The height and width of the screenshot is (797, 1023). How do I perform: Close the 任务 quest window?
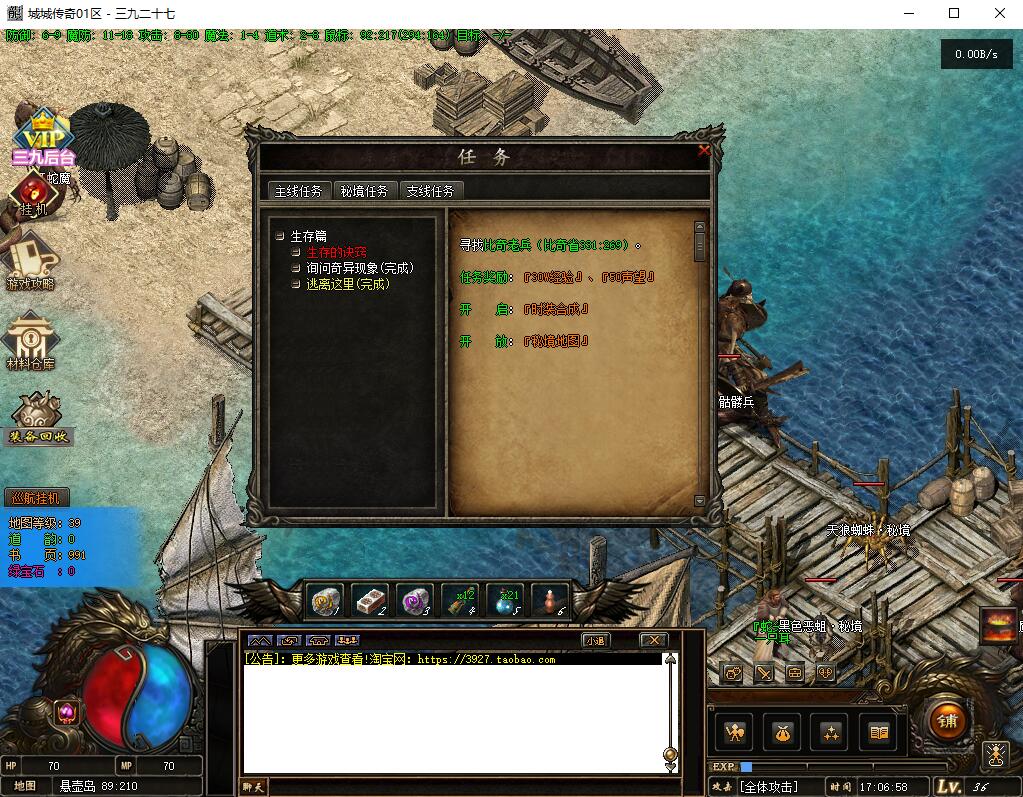pyautogui.click(x=704, y=151)
